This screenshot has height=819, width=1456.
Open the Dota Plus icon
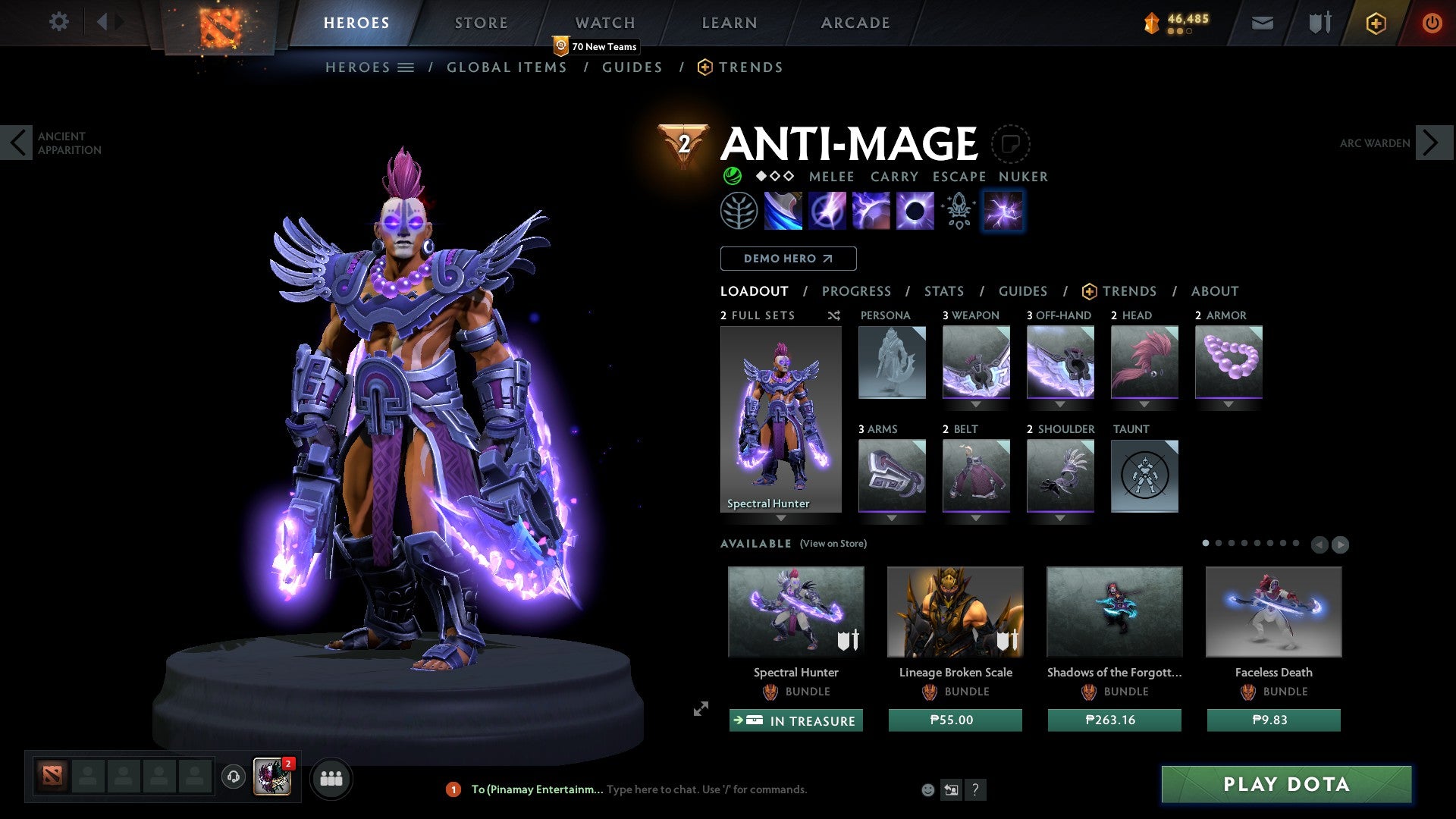coord(1376,23)
